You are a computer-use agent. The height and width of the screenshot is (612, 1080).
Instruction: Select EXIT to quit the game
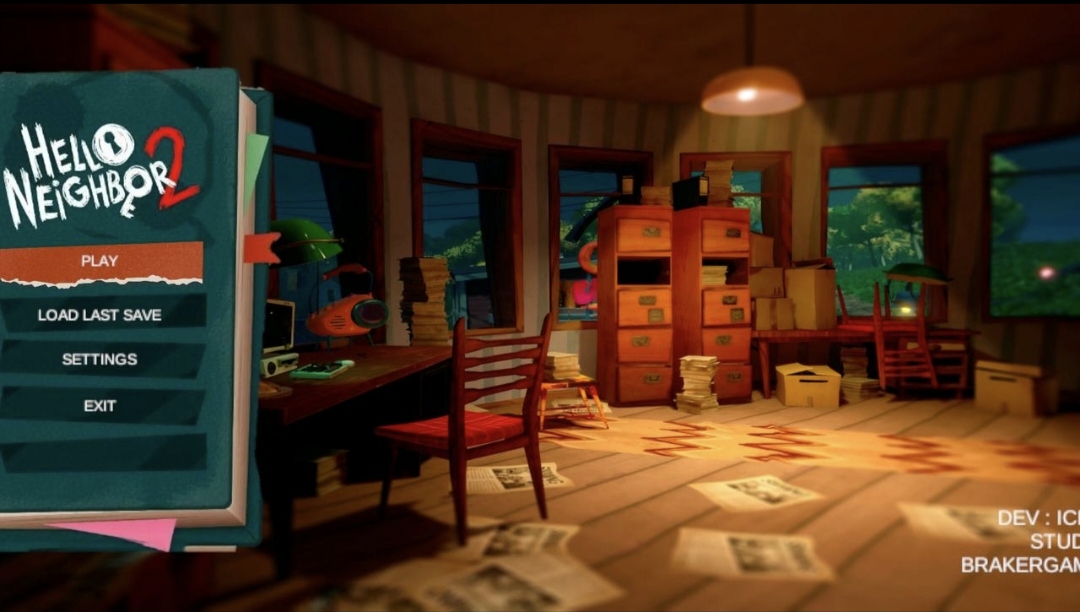(x=100, y=405)
